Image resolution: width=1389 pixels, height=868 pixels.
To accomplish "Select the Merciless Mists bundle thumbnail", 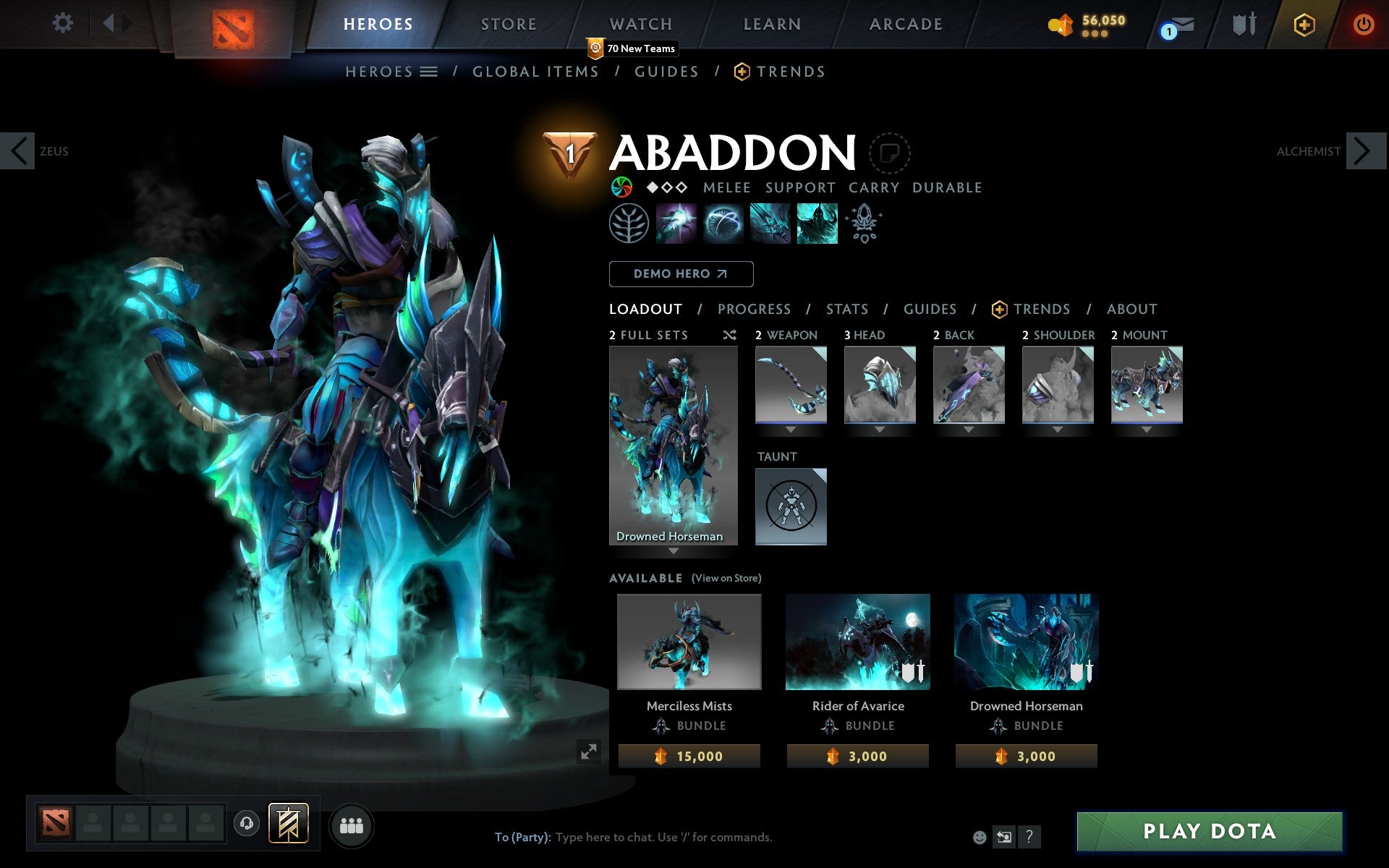I will click(x=688, y=642).
